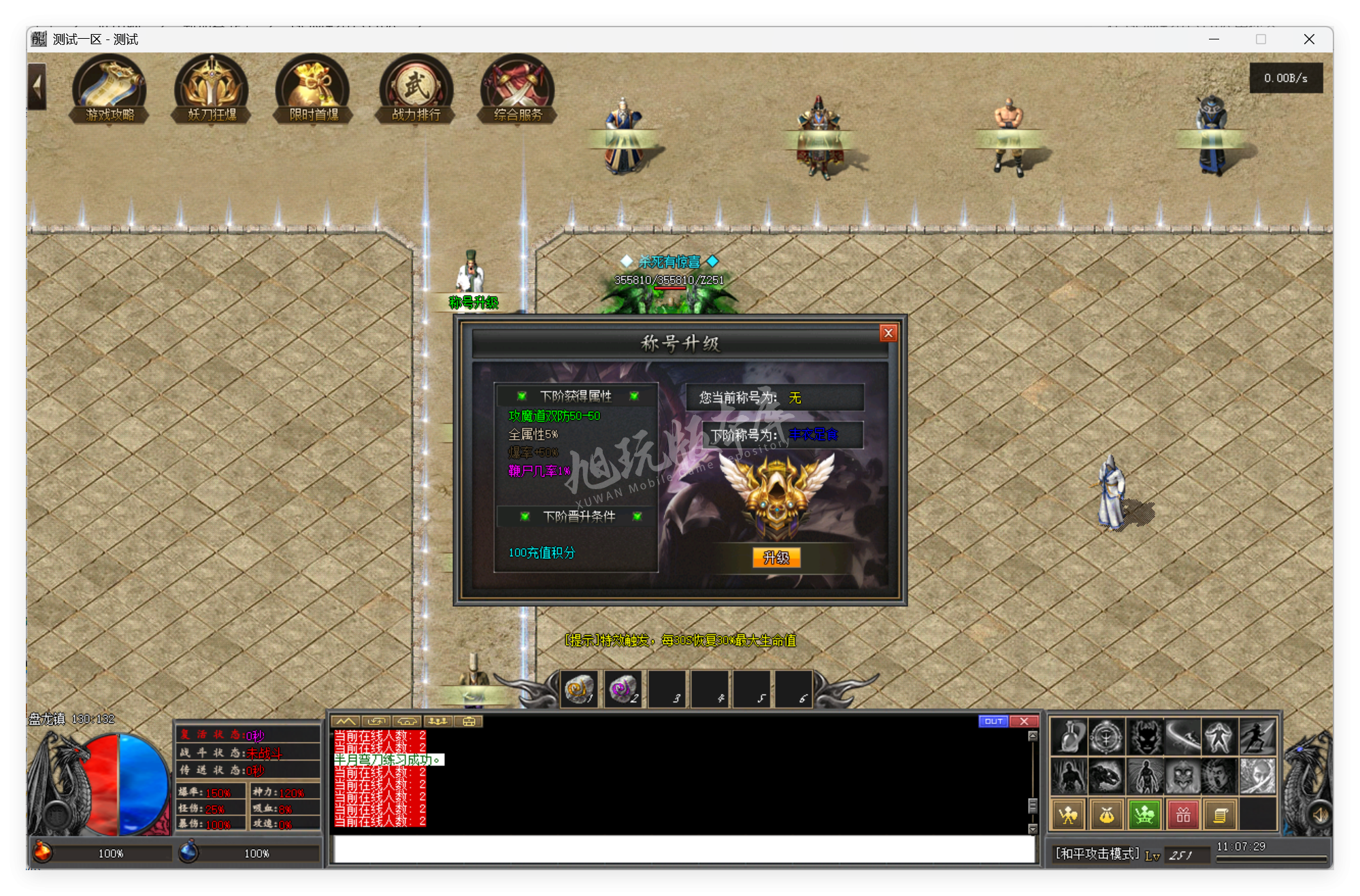The width and height of the screenshot is (1360, 896).
Task: Click the yellow money bag icon
Action: [x=1106, y=813]
